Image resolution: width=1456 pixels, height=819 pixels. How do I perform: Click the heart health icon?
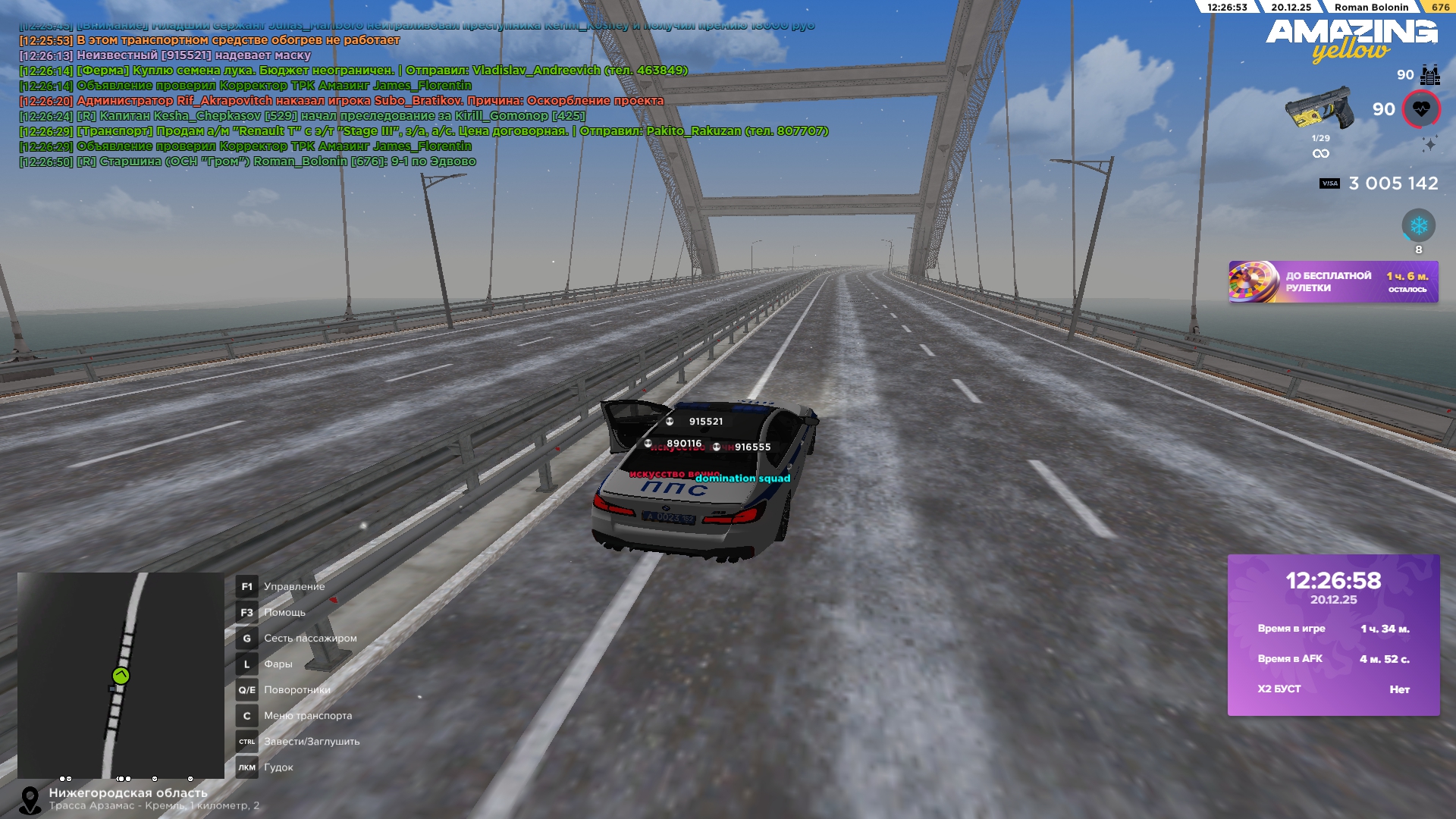(x=1421, y=109)
